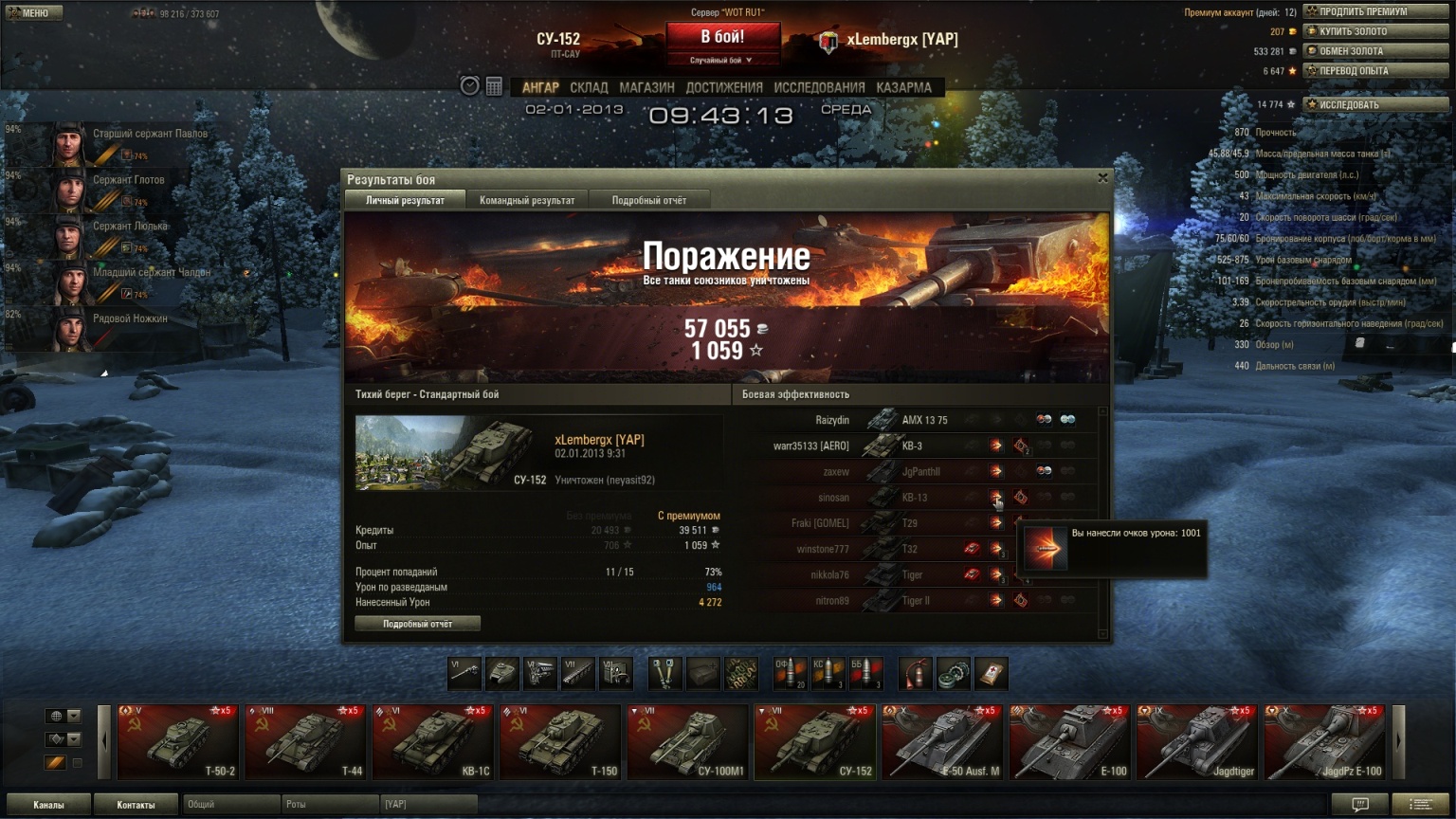The image size is (1456, 819).
Task: Click the Подробный отчёт button under the stats
Action: (417, 624)
